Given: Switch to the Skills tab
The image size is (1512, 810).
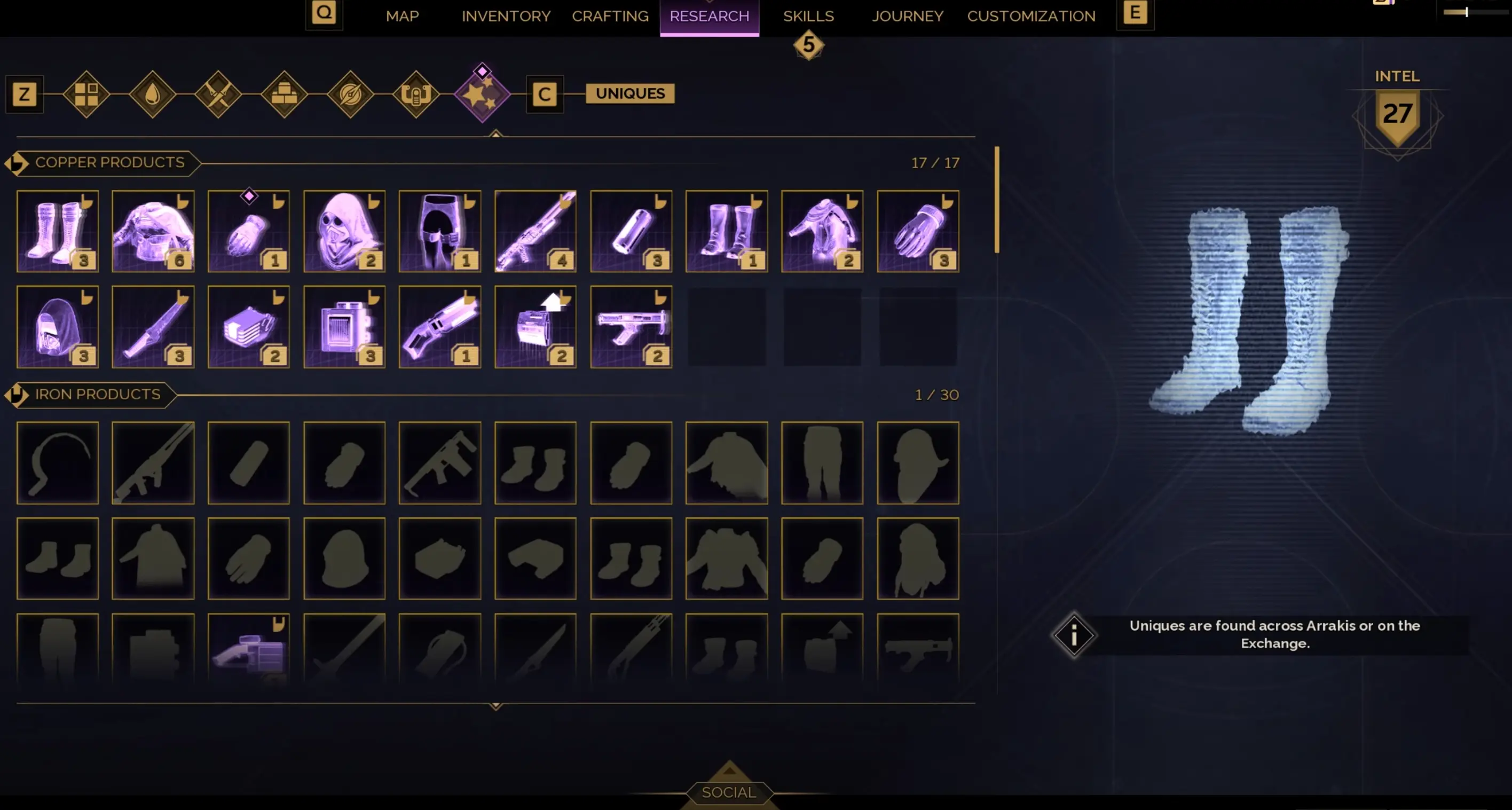Looking at the screenshot, I should point(809,16).
